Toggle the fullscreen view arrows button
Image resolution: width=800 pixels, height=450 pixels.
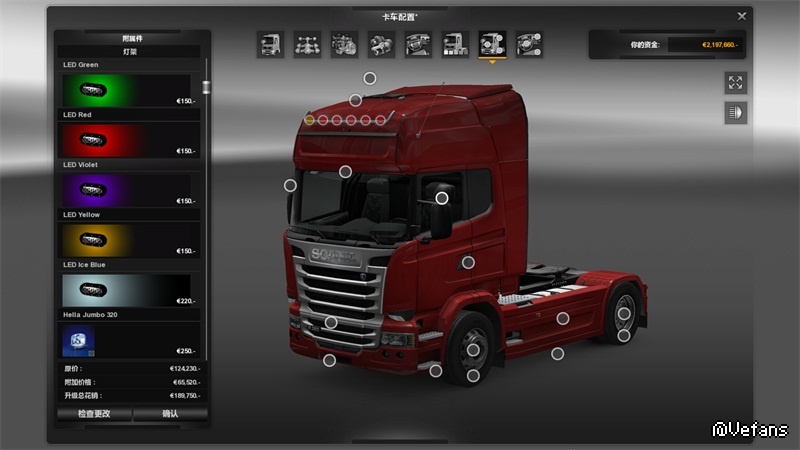pos(736,83)
